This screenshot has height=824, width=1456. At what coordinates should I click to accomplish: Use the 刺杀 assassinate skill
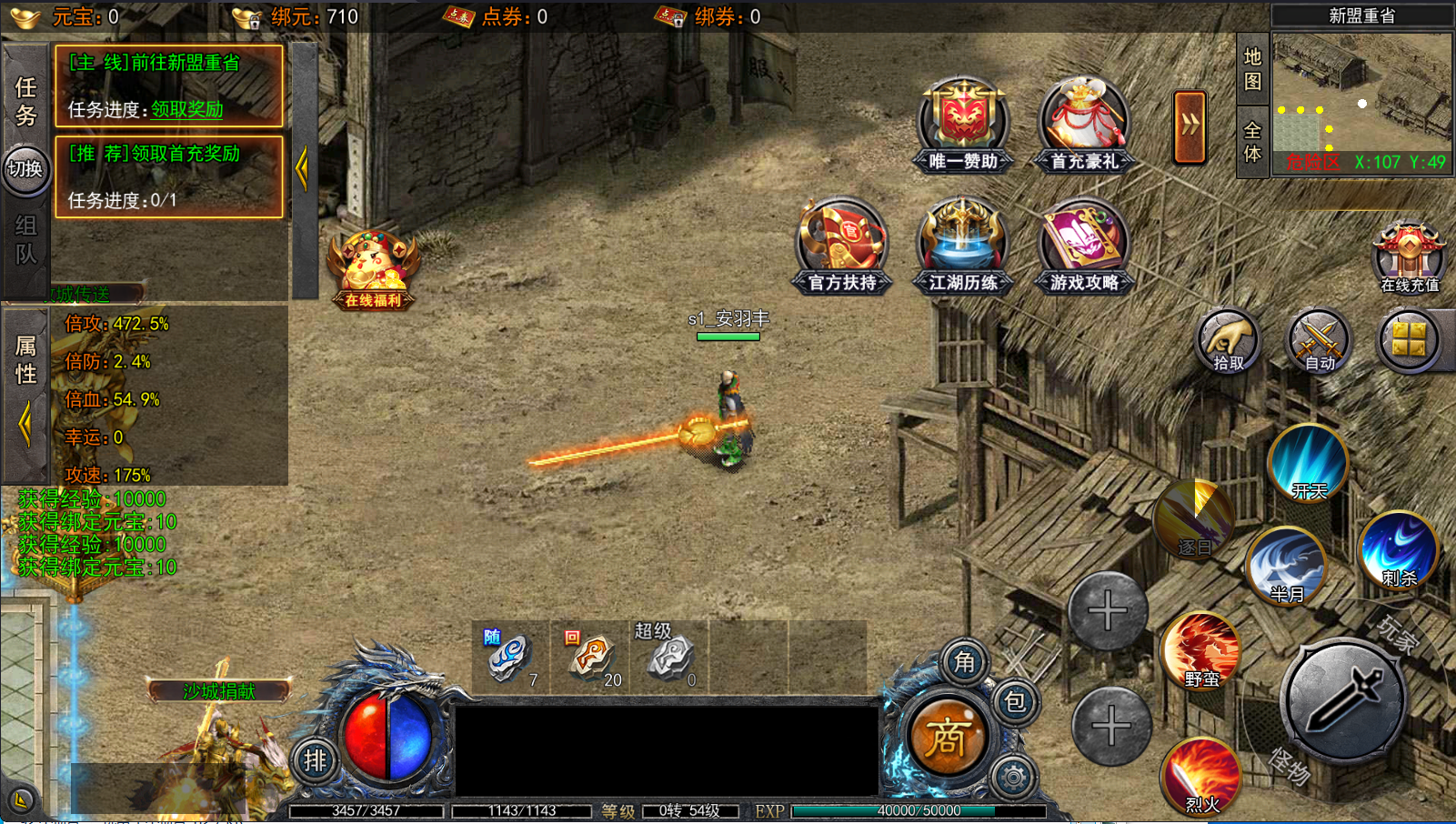tap(1398, 550)
